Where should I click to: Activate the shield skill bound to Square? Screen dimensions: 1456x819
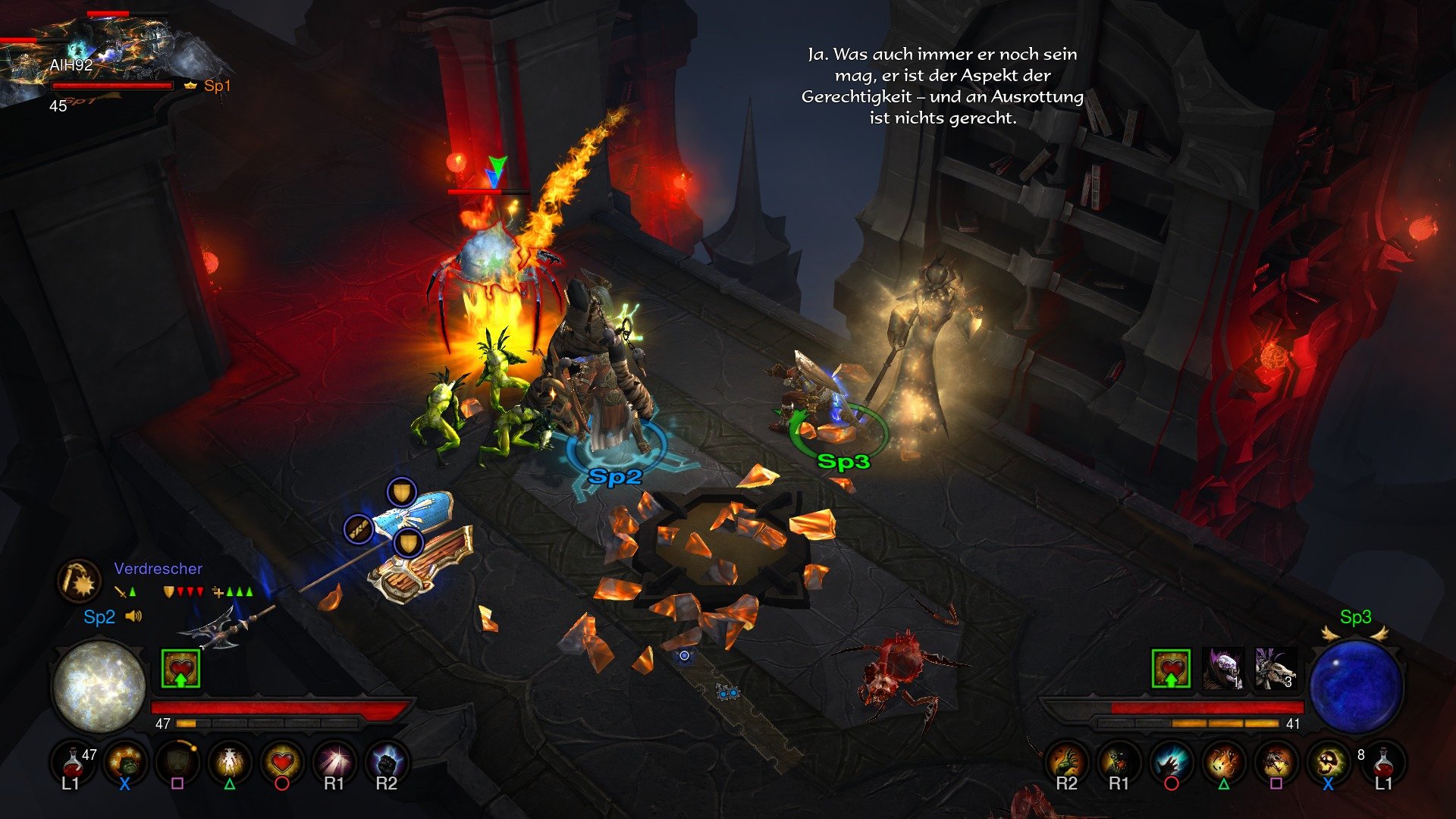[179, 762]
